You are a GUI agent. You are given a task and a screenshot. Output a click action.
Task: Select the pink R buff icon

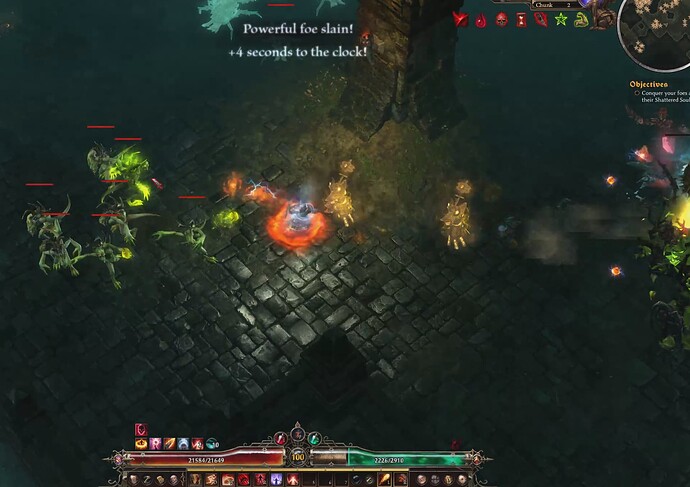pos(155,443)
